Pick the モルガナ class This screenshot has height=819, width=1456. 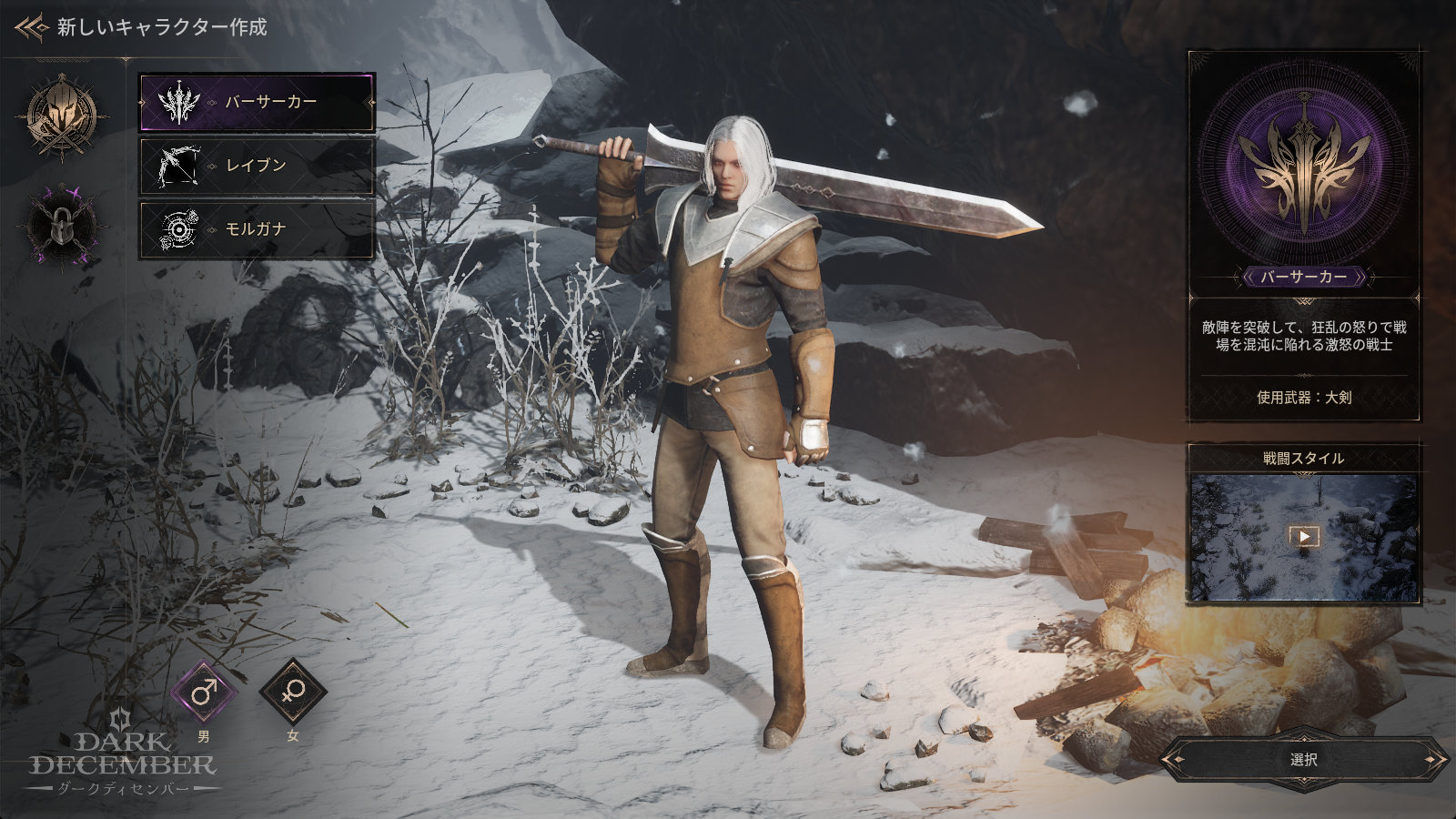256,228
